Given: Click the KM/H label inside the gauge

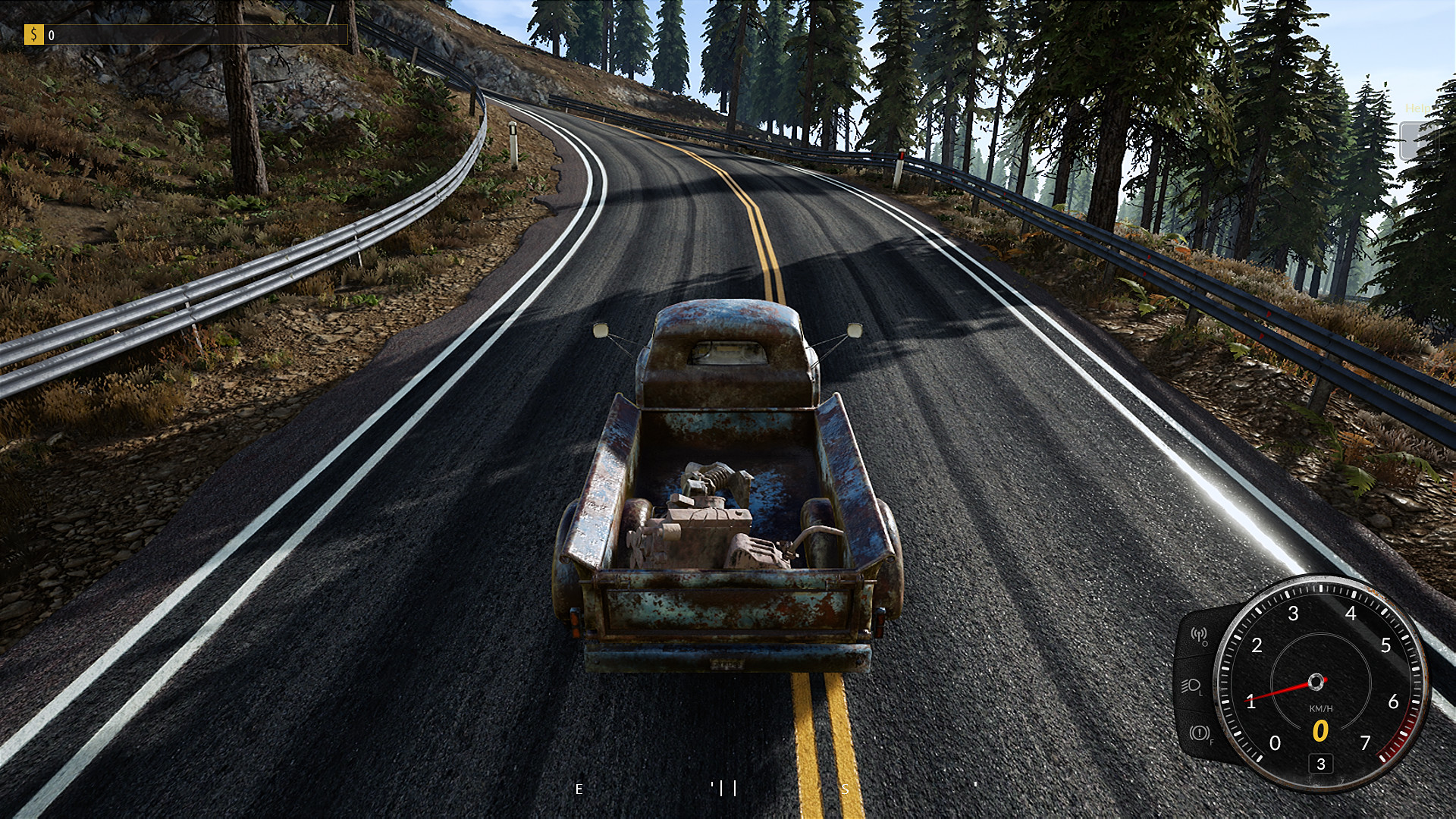Looking at the screenshot, I should pyautogui.click(x=1322, y=708).
